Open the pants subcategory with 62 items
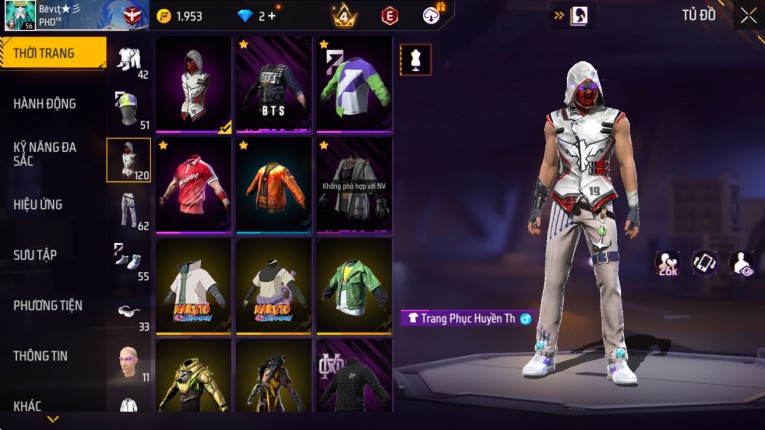Screen dimensions: 765x430 pos(129,210)
